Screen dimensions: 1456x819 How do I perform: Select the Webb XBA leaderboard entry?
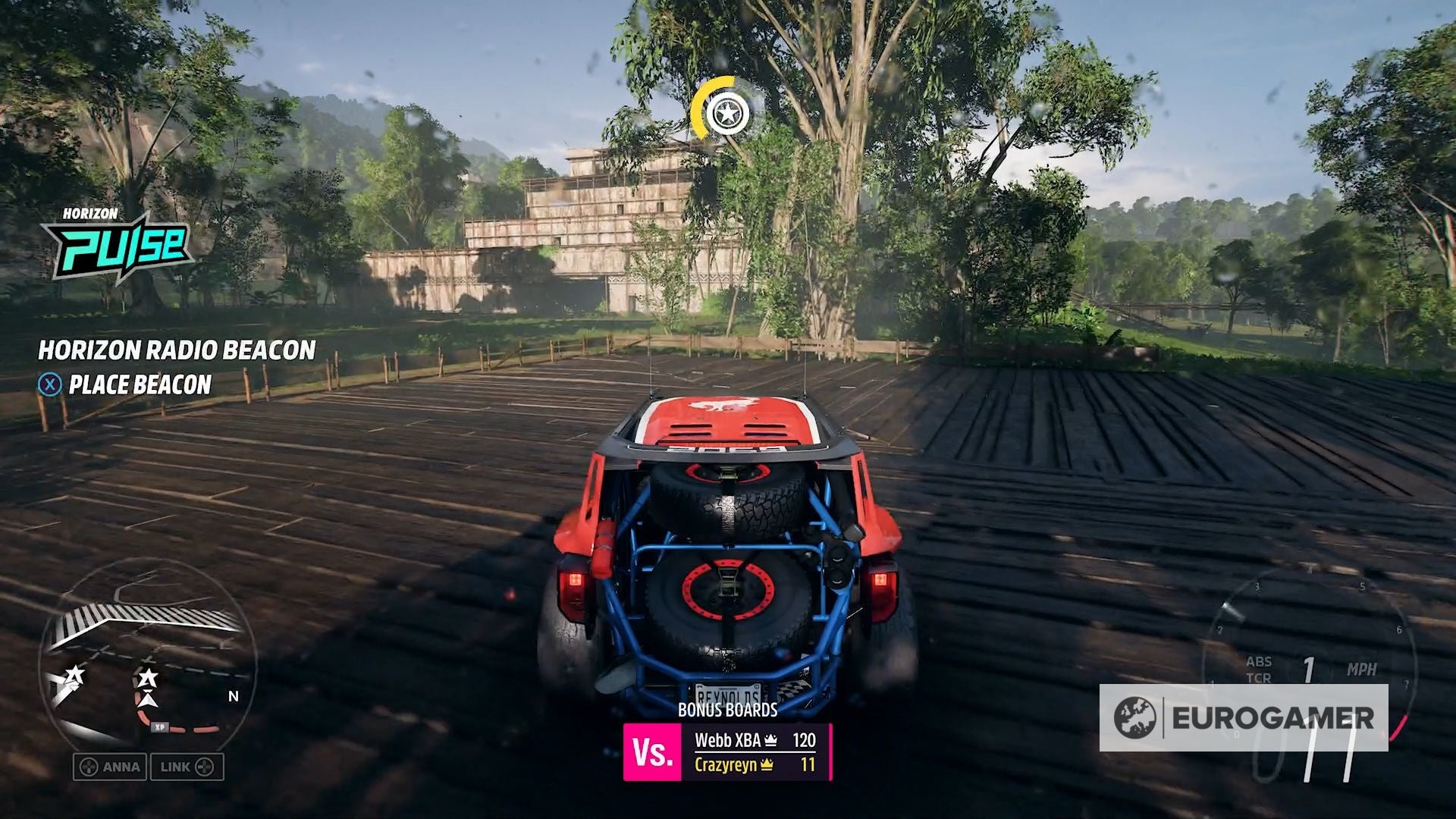click(730, 739)
